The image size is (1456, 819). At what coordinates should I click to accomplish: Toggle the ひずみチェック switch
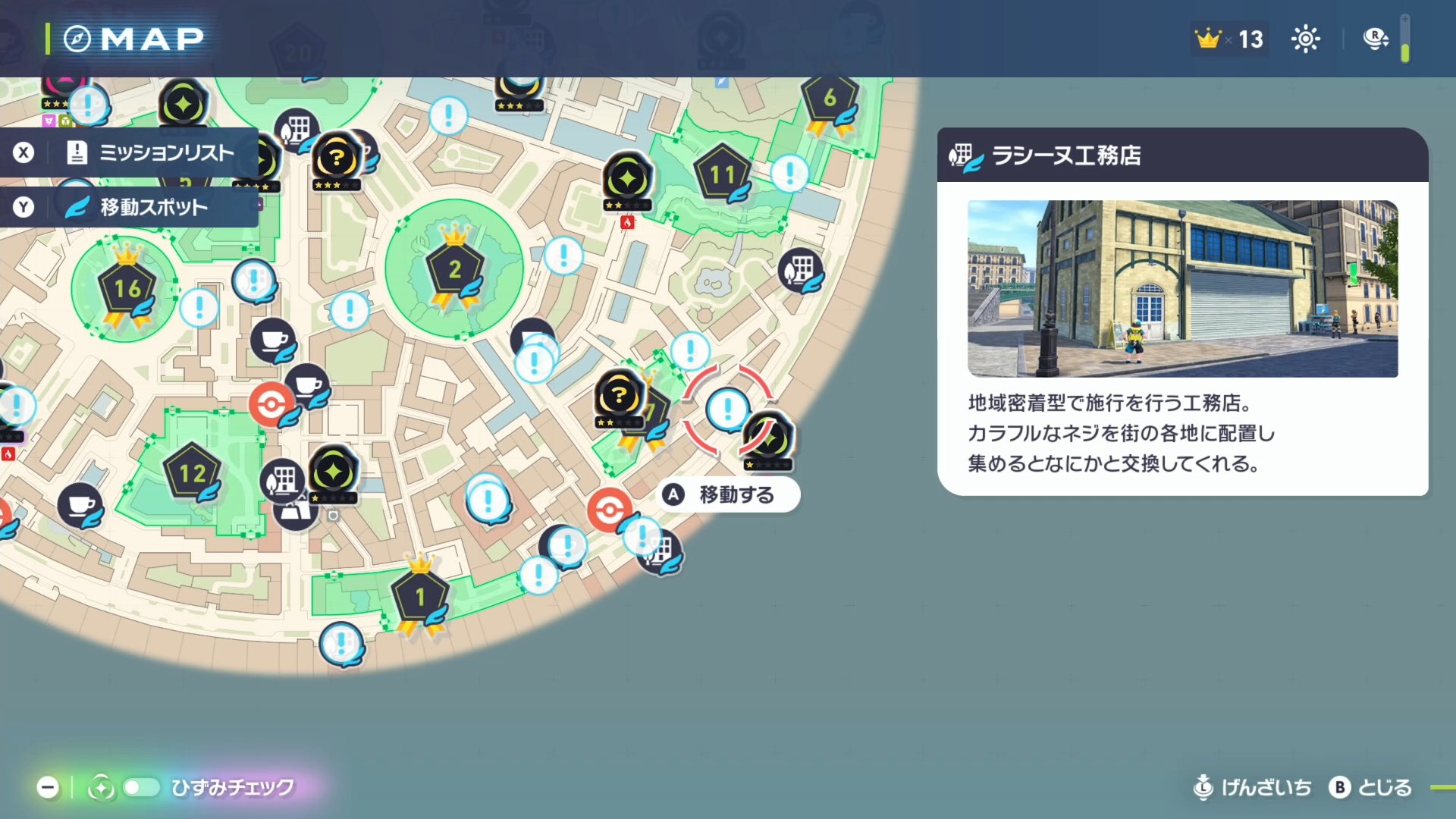coord(141,787)
